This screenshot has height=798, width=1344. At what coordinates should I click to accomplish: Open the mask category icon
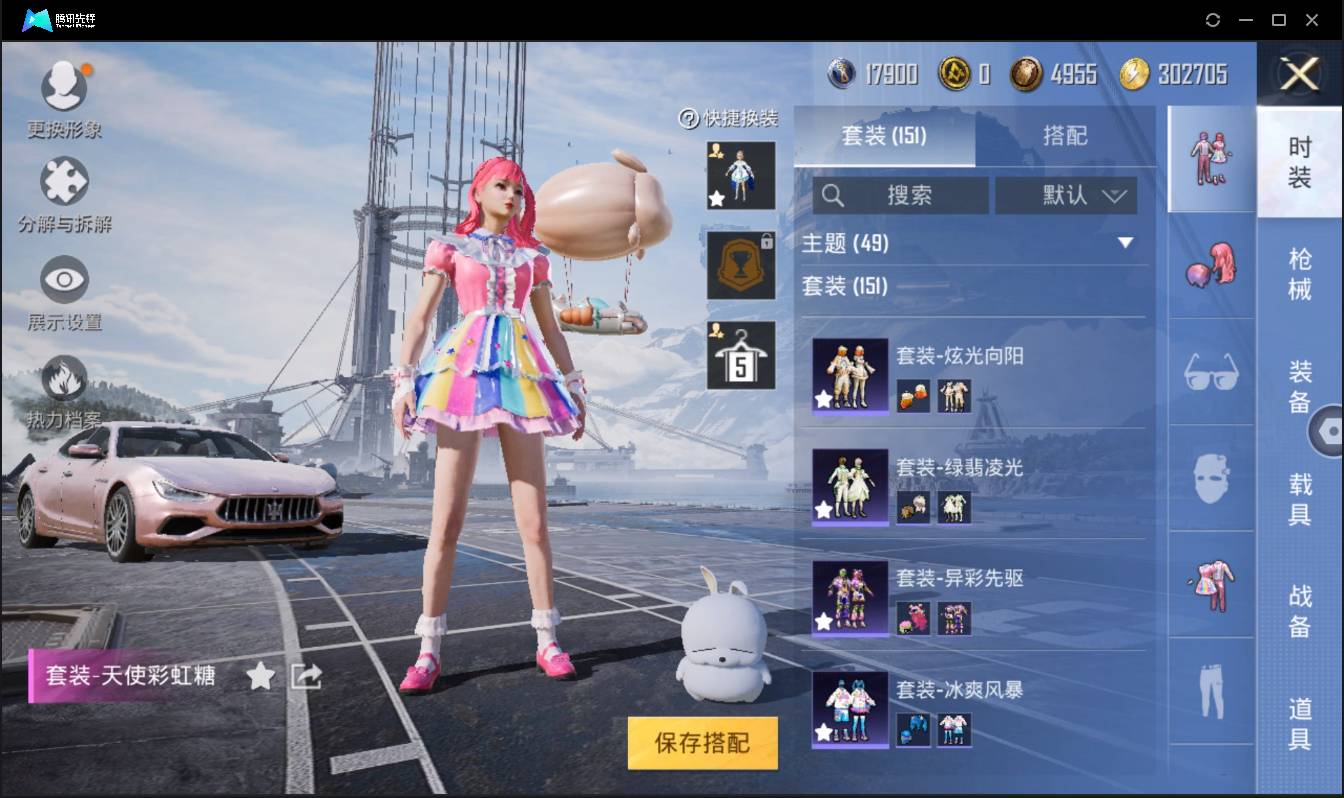coord(1211,478)
